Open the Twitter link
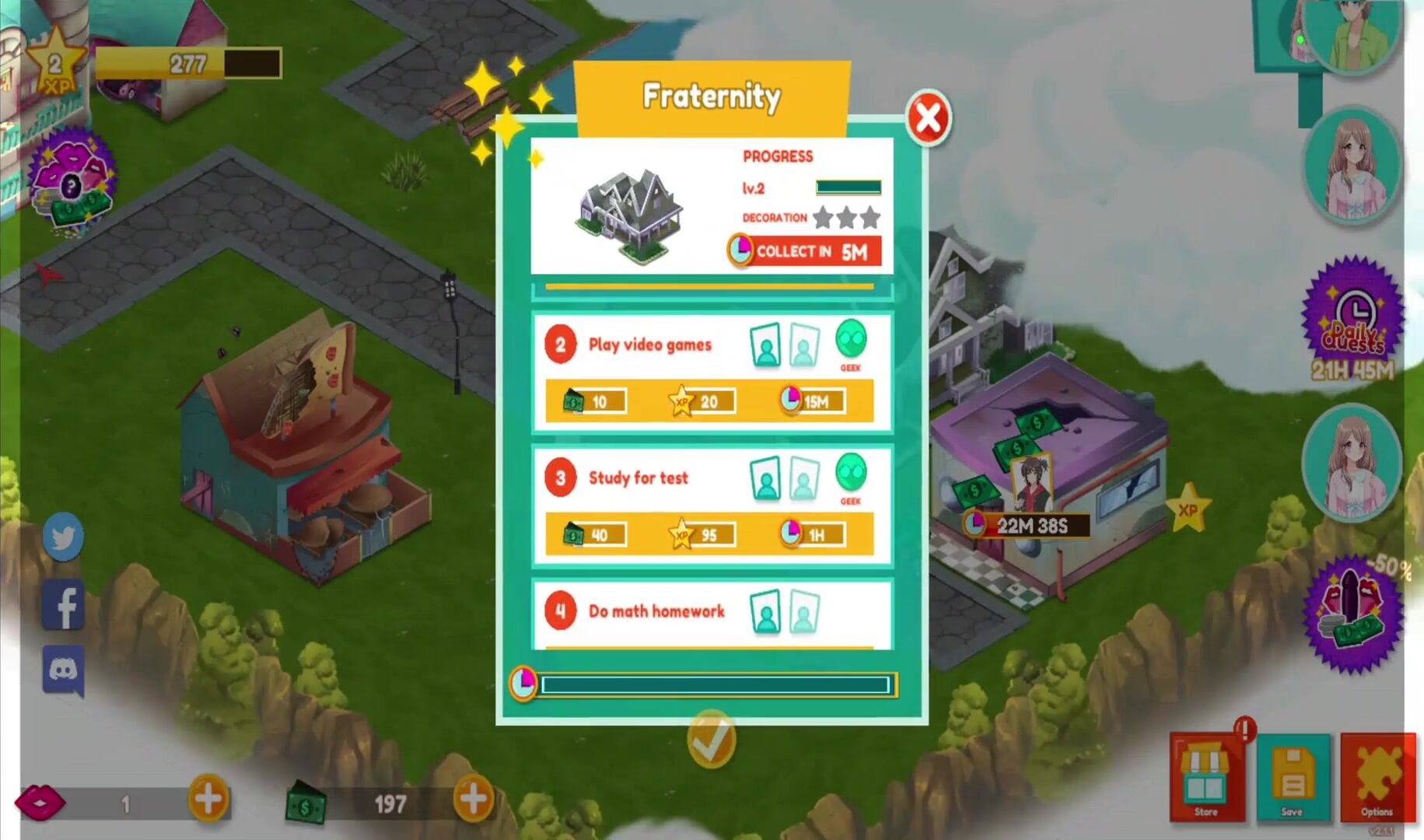The height and width of the screenshot is (840, 1424). 63,537
